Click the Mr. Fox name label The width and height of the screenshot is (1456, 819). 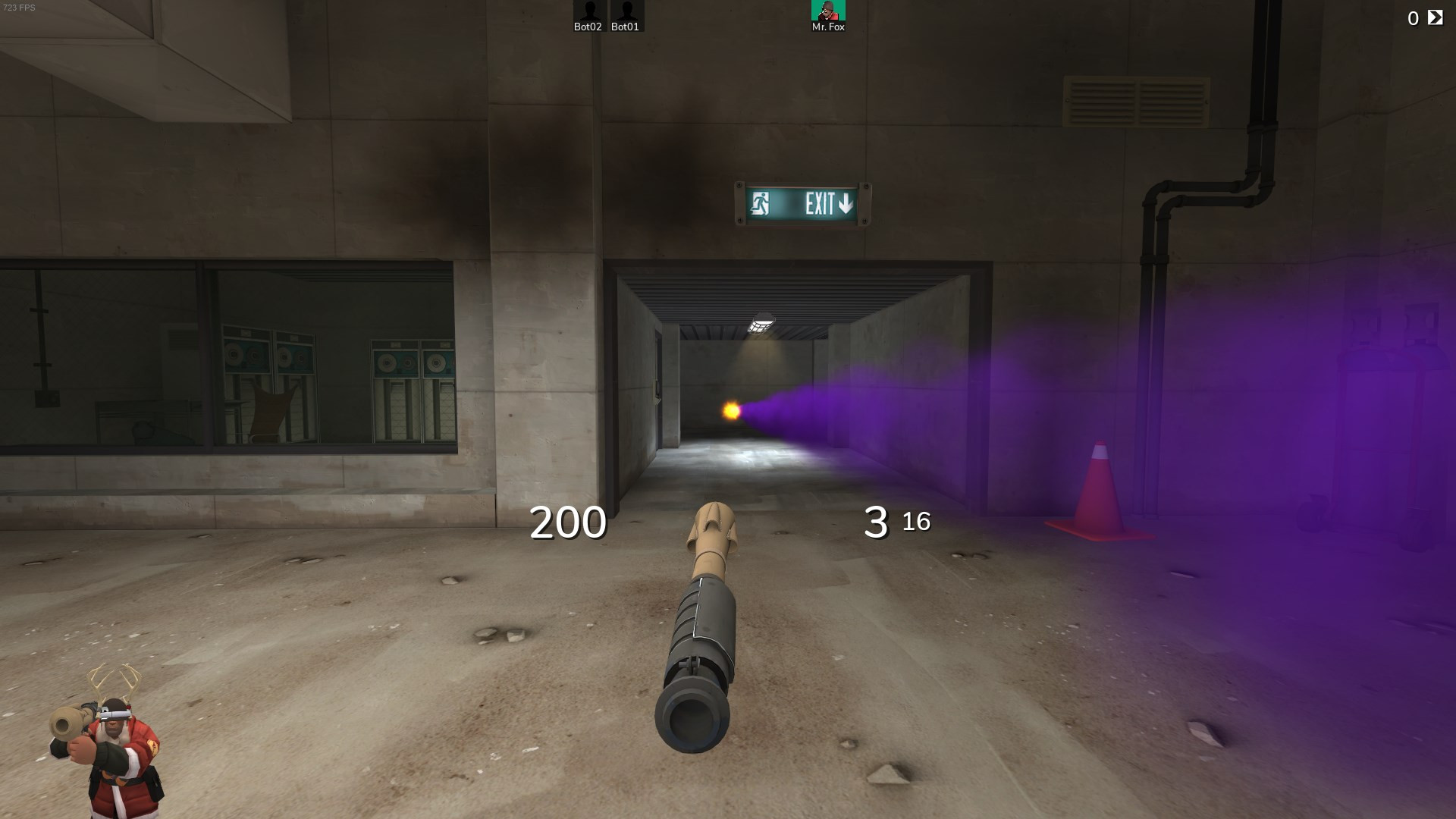point(828,26)
